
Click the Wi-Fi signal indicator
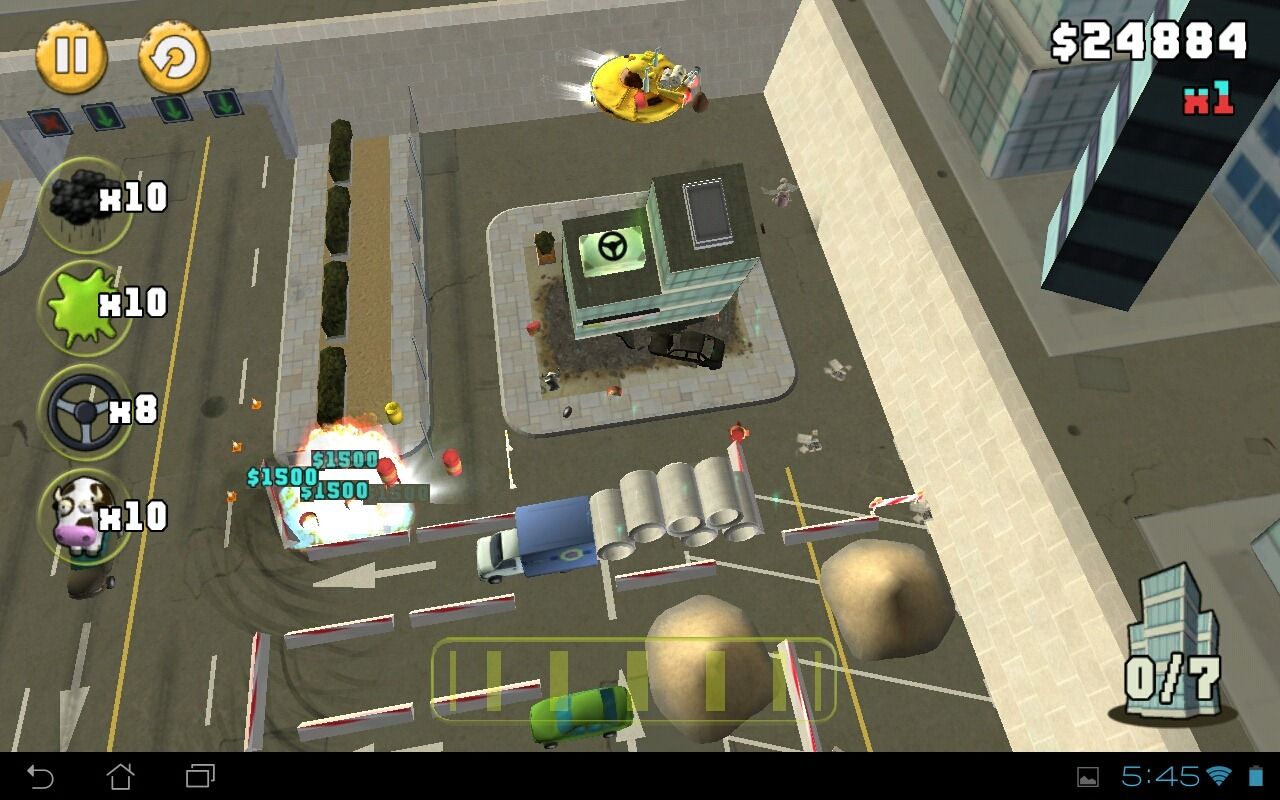point(1218,778)
